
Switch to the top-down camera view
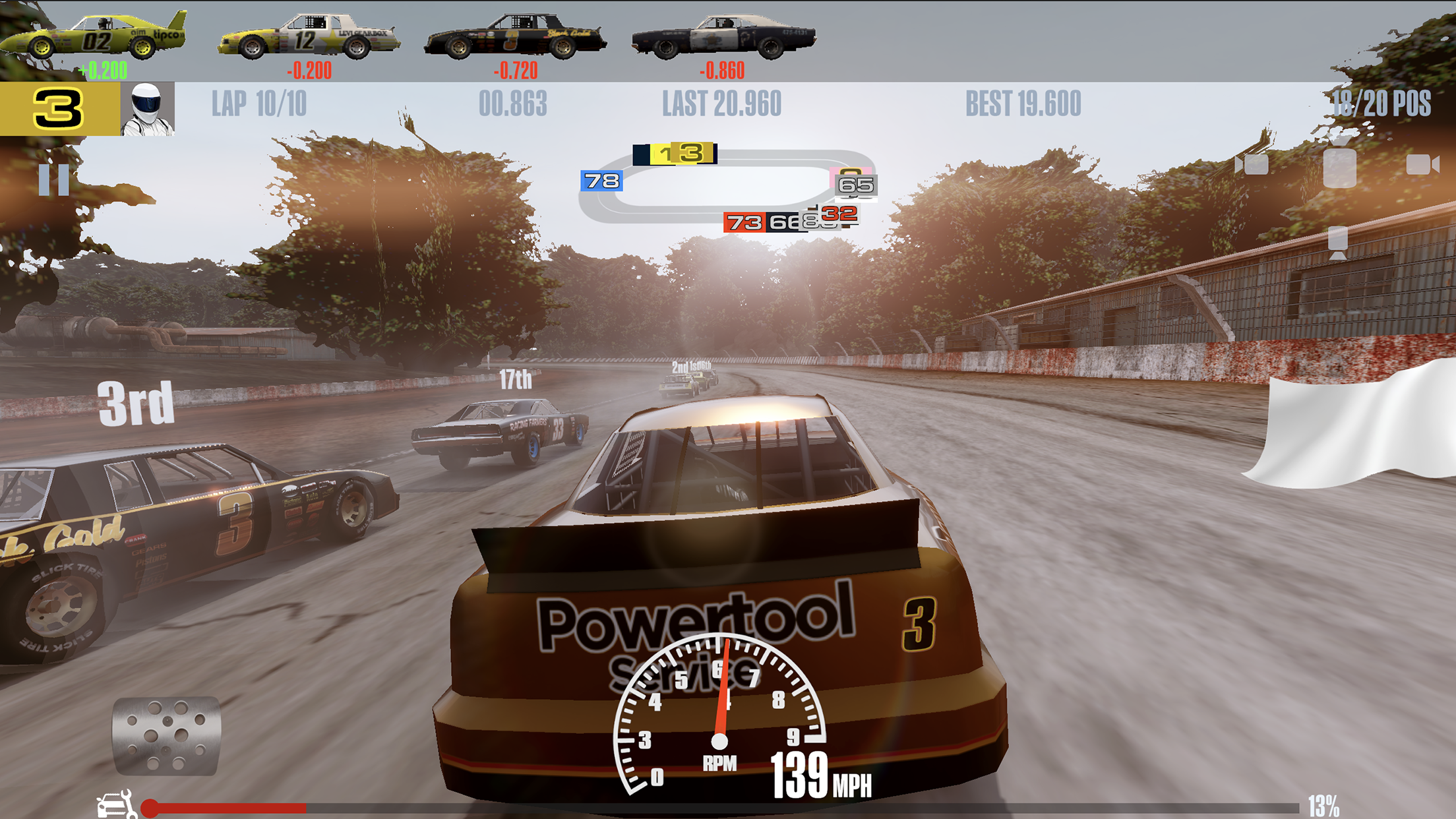click(x=1340, y=168)
